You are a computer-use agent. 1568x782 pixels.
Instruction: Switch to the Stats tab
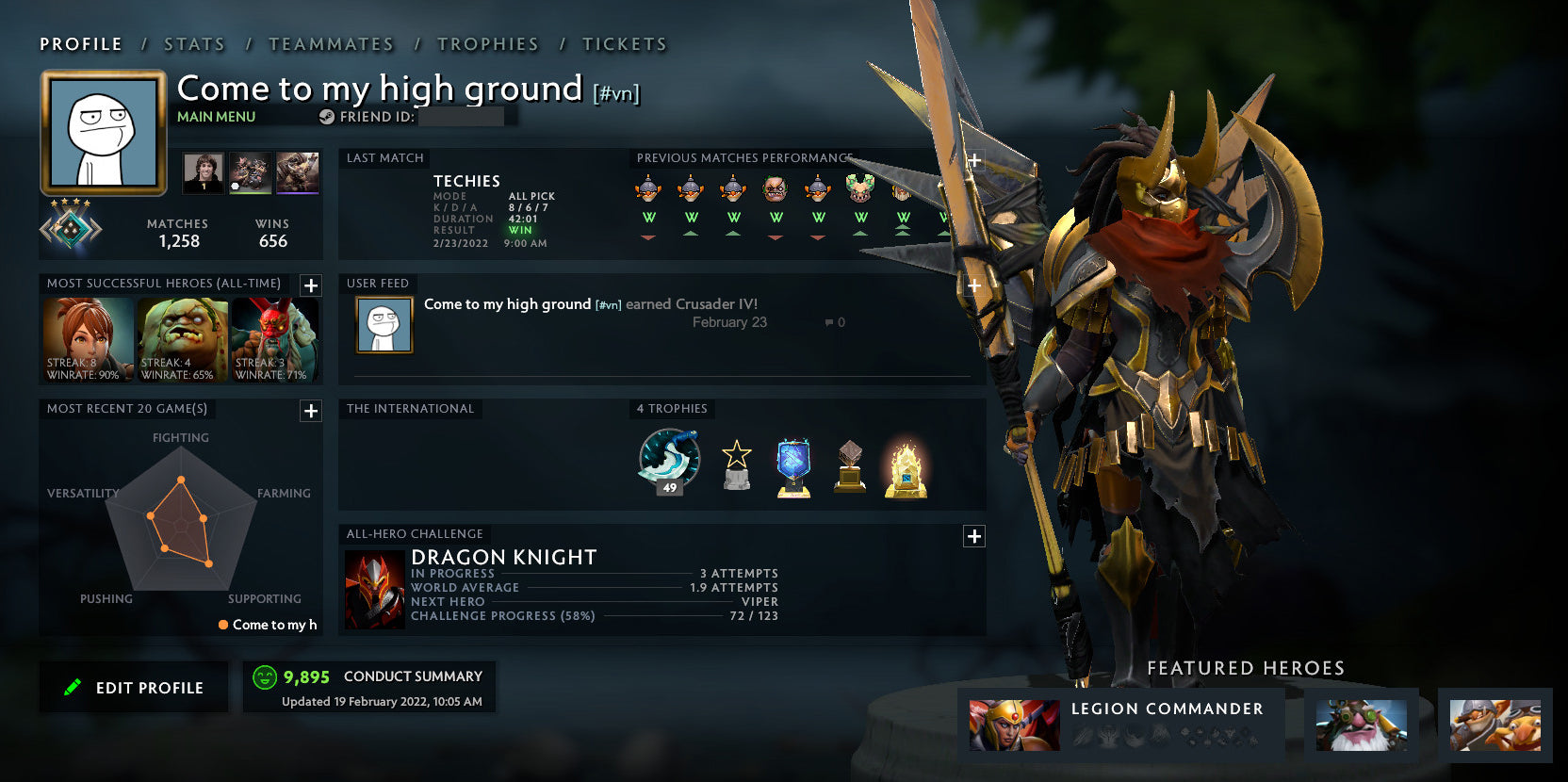[x=193, y=43]
